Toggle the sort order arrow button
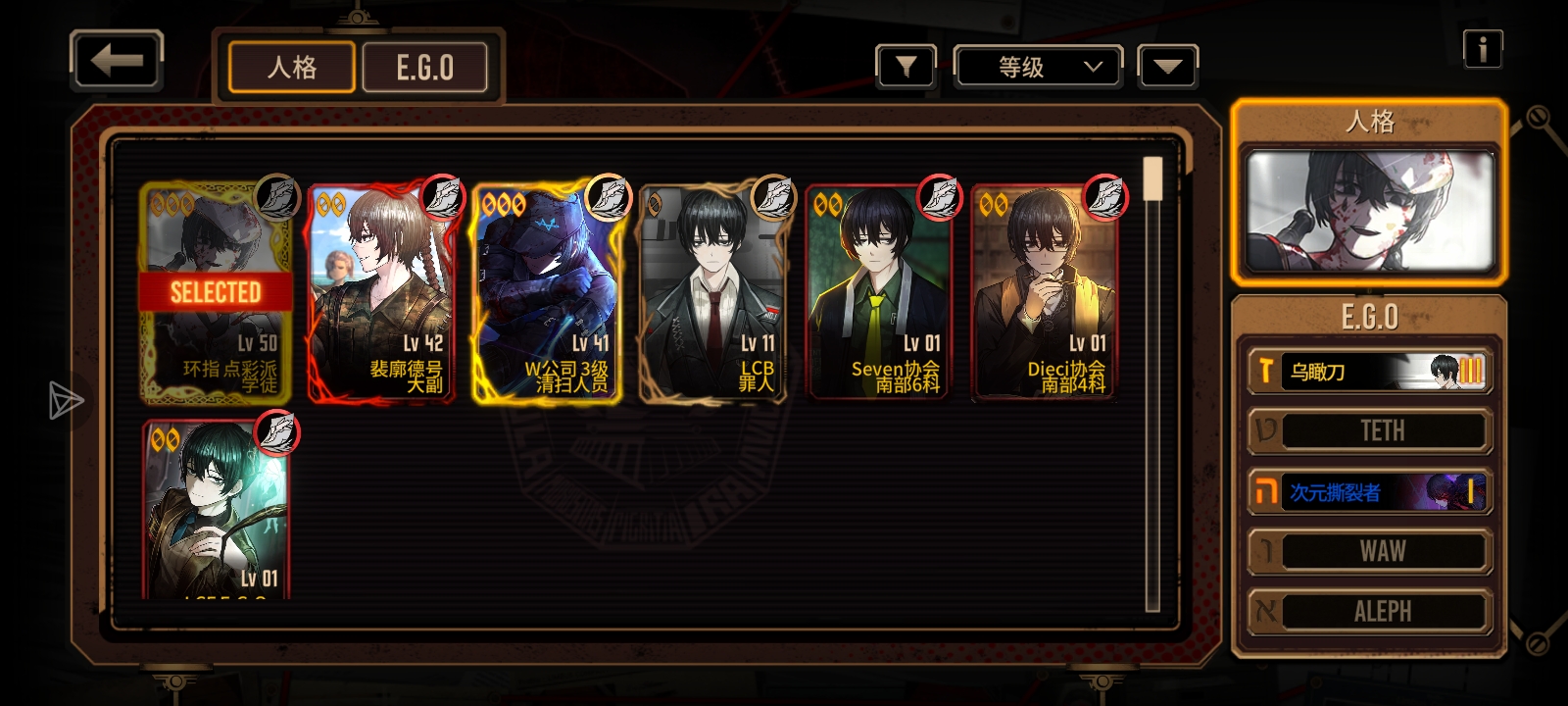The height and width of the screenshot is (706, 1568). click(1167, 67)
